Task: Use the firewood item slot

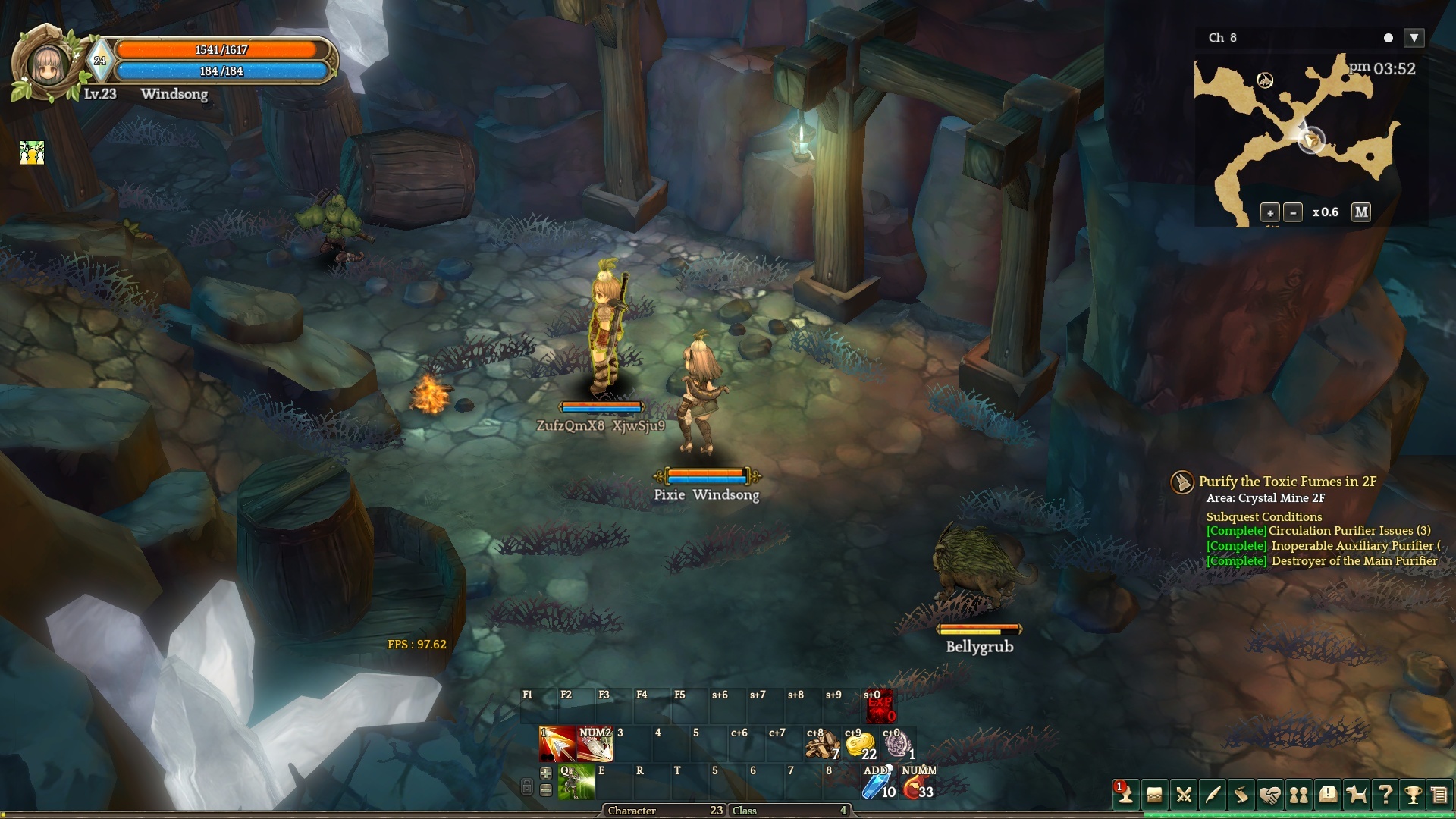Action: 822,745
